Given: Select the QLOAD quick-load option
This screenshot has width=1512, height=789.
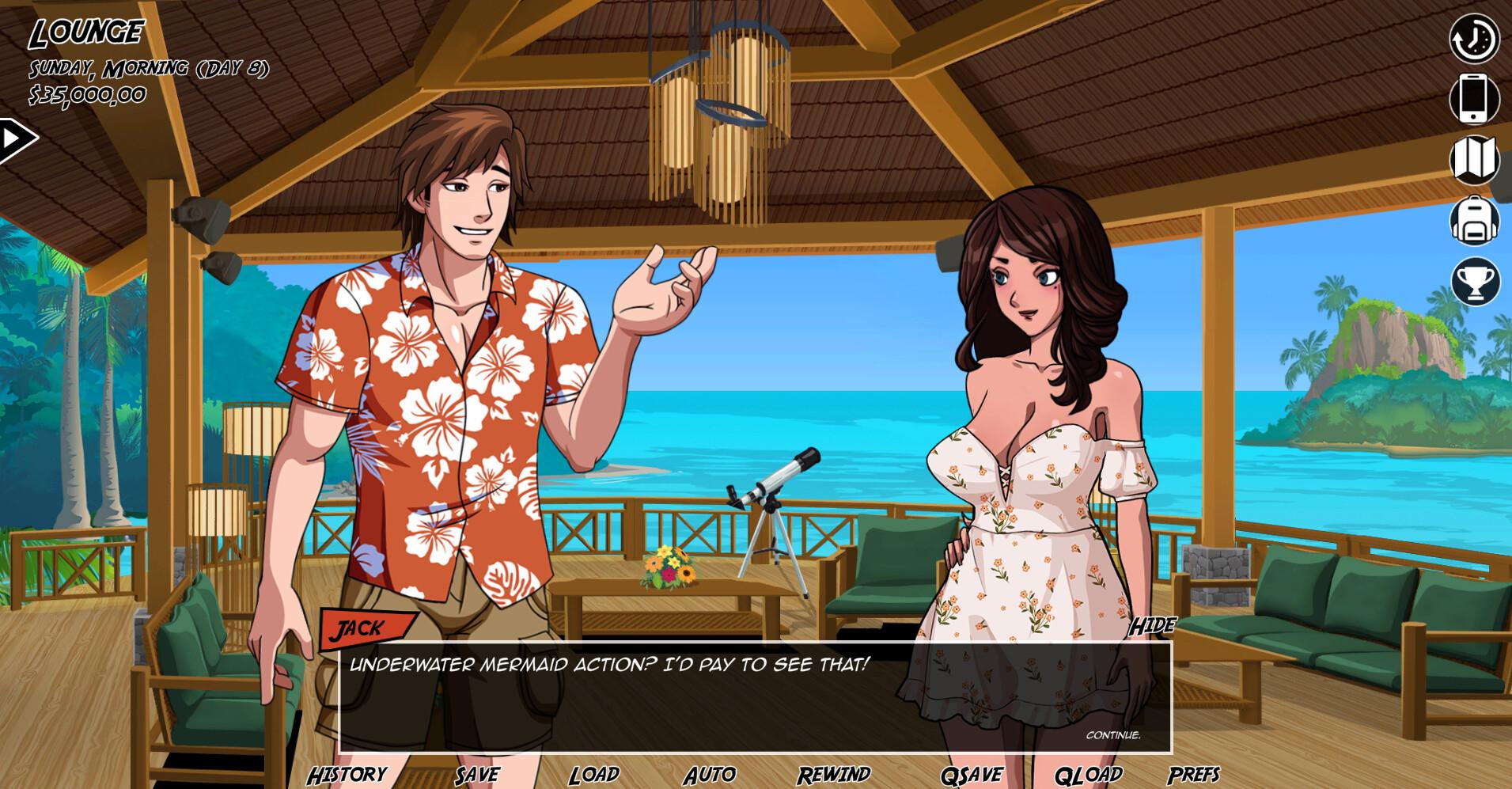Looking at the screenshot, I should pos(1087,774).
